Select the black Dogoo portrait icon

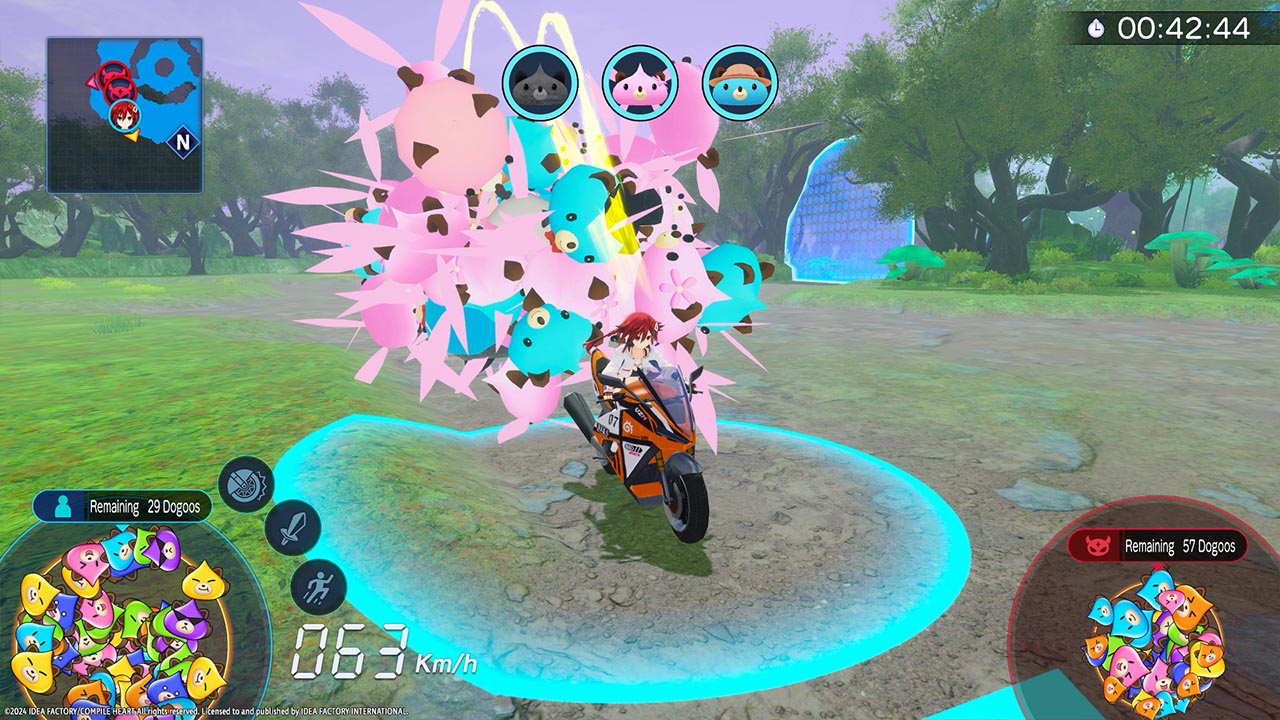pos(540,83)
